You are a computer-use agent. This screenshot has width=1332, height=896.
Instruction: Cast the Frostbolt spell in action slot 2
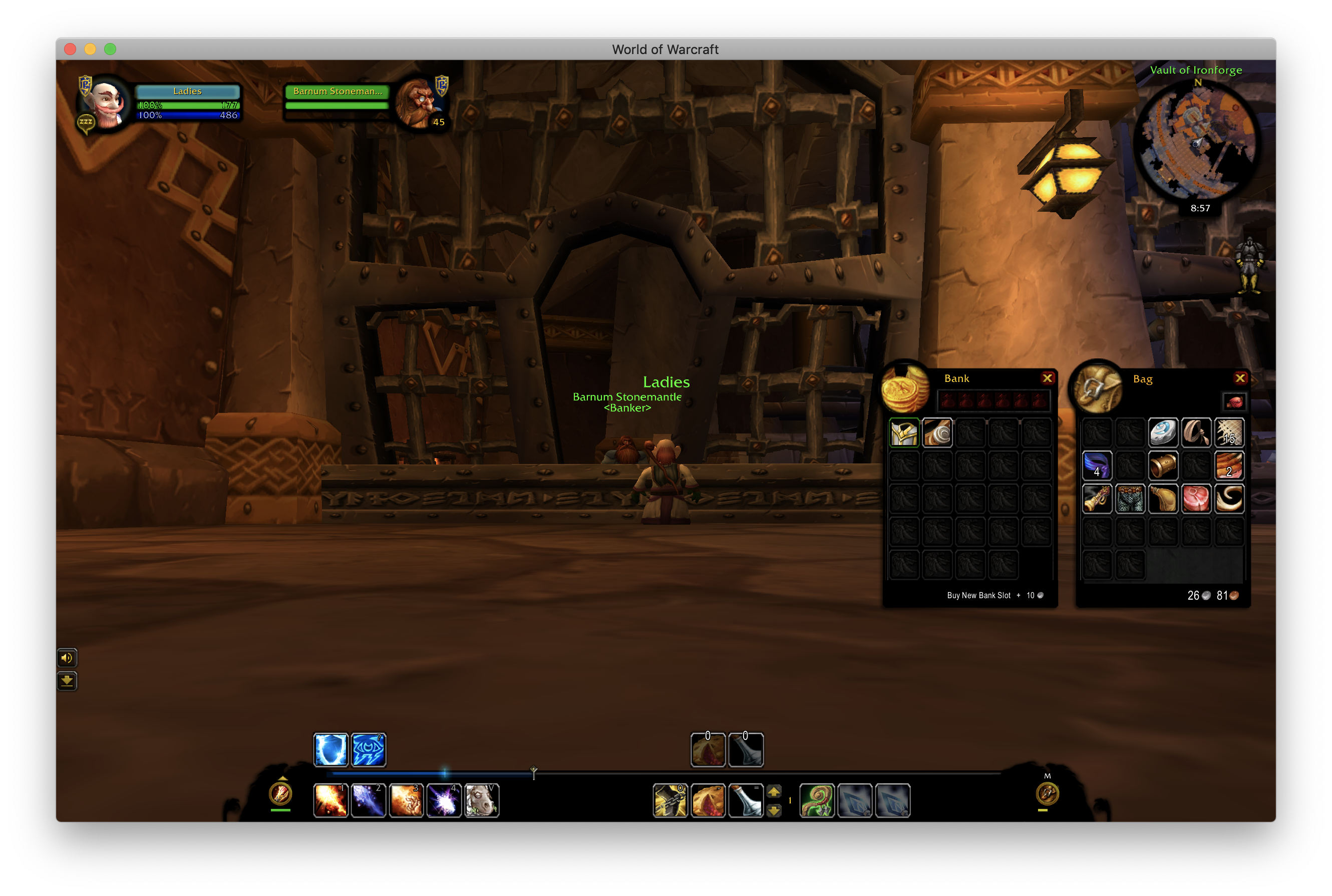[x=368, y=800]
